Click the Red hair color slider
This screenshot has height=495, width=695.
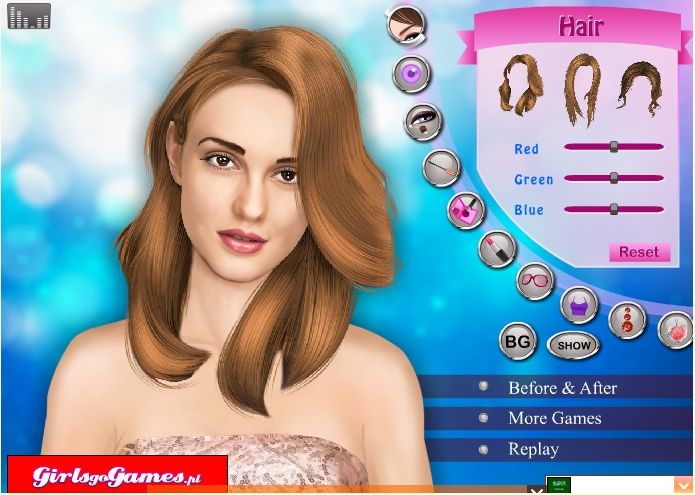point(614,147)
